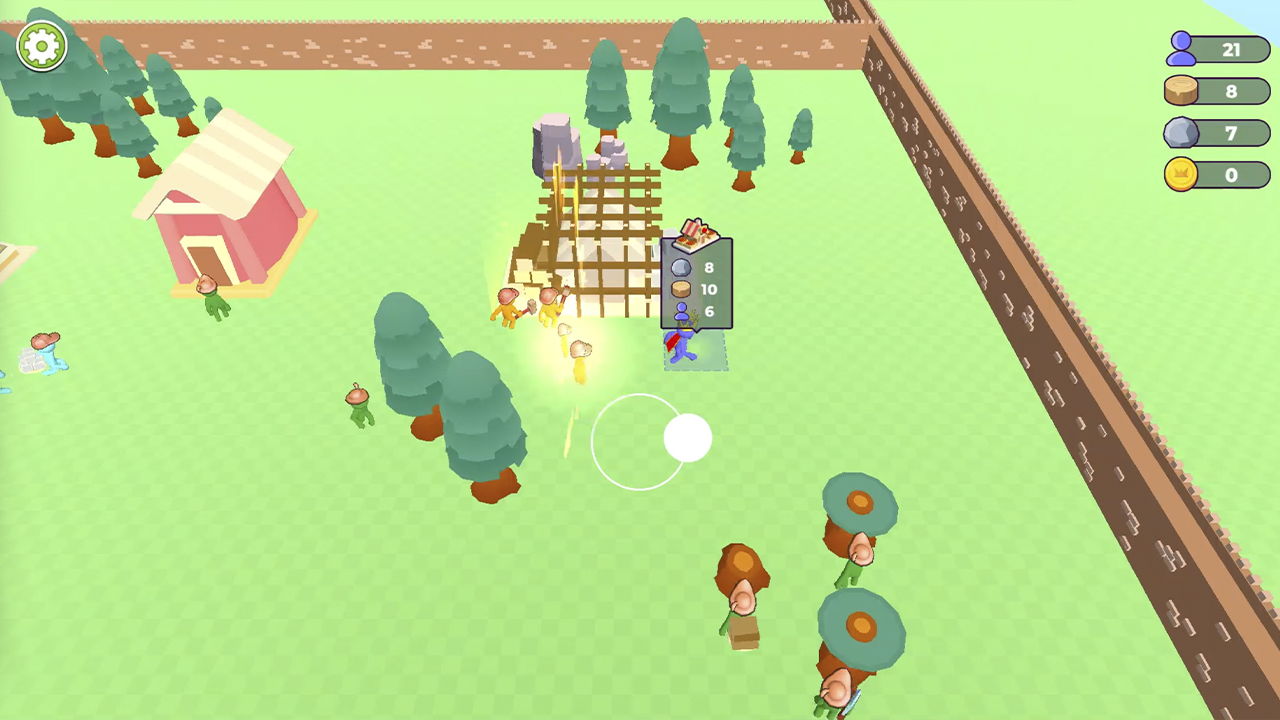Viewport: 1280px width, 720px height.
Task: Click the building cost panel
Action: click(695, 285)
